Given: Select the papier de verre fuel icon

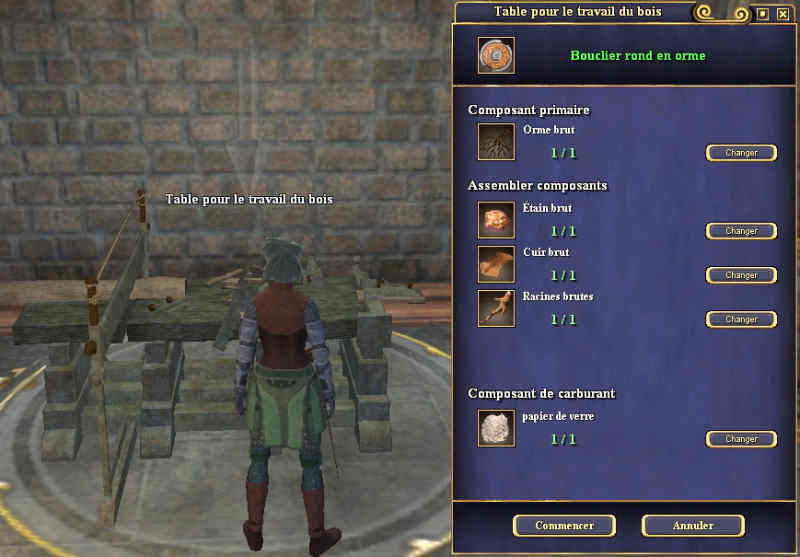Looking at the screenshot, I should tap(496, 428).
